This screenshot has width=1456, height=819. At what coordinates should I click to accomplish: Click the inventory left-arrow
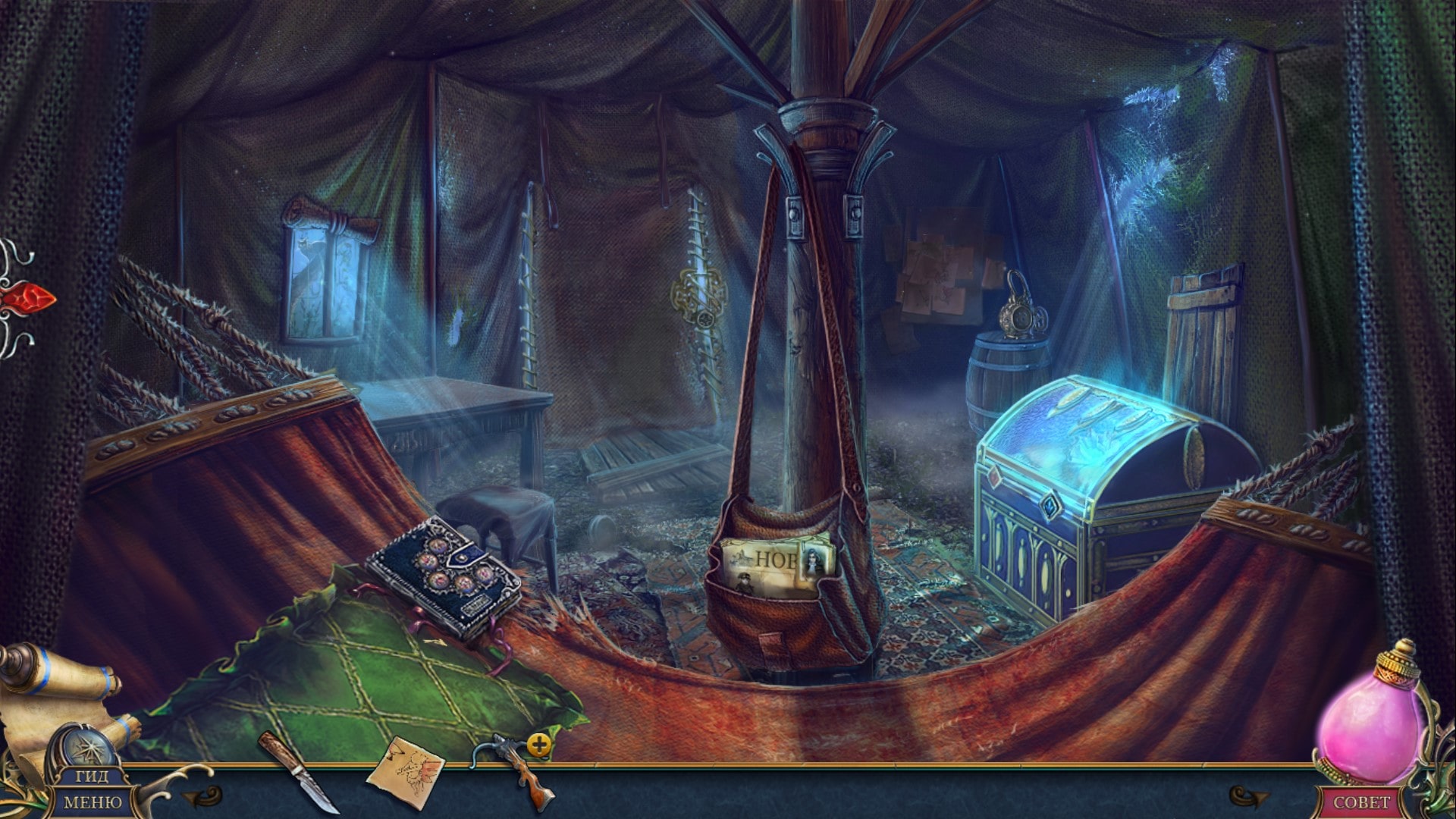pos(200,794)
